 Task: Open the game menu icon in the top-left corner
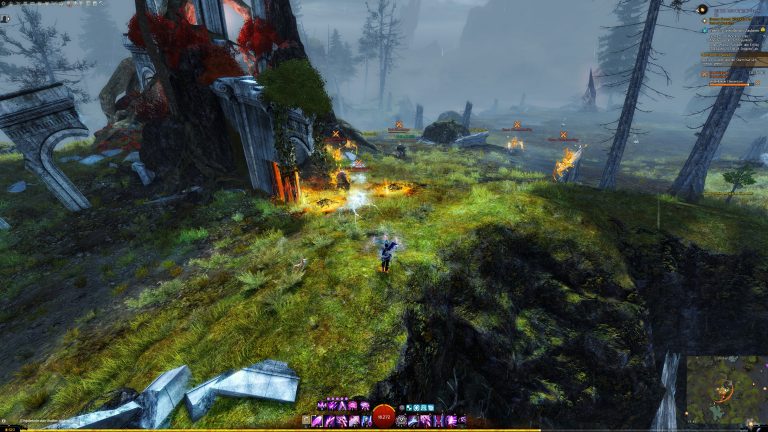tap(5, 4)
